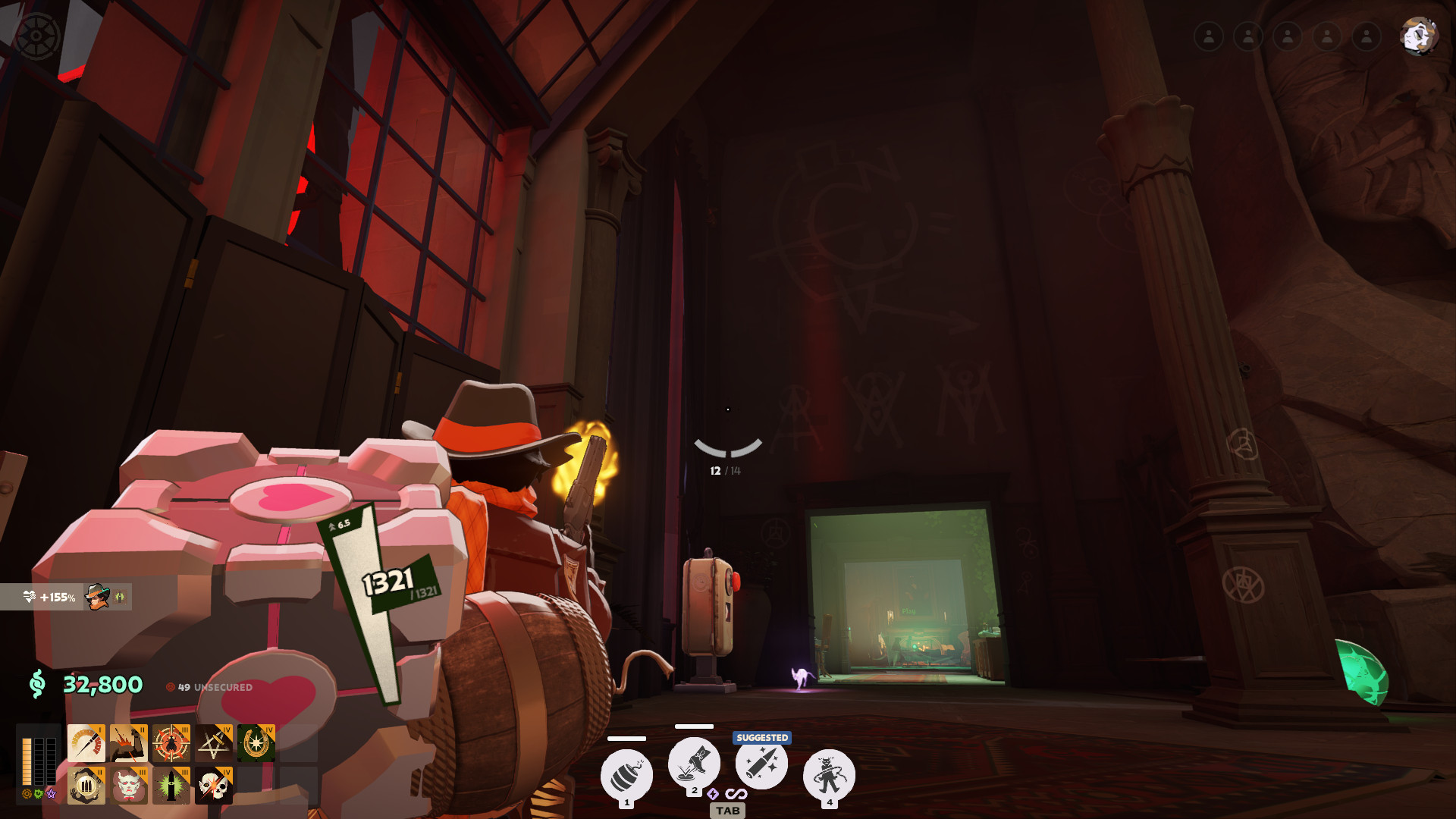The height and width of the screenshot is (819, 1456).
Task: Click the pentagram-and-bullet tier IV item icon
Action: tap(215, 743)
